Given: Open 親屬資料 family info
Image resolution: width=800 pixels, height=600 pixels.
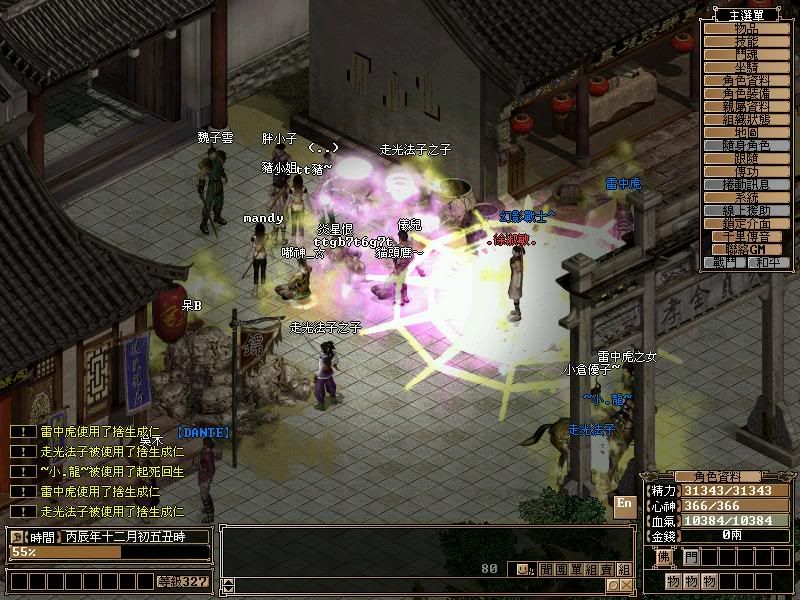Looking at the screenshot, I should [746, 106].
